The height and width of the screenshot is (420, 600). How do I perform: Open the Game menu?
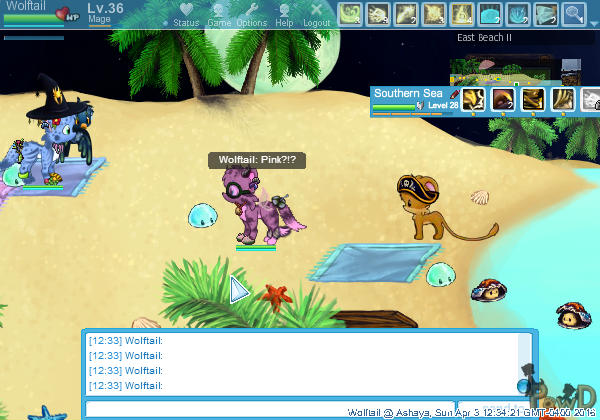[x=218, y=16]
